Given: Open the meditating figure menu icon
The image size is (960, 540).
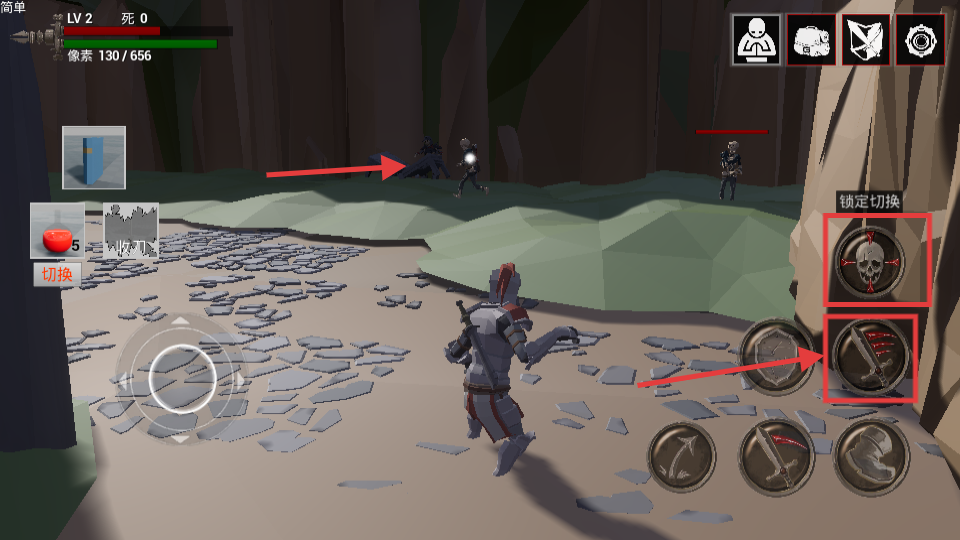Looking at the screenshot, I should pos(756,40).
